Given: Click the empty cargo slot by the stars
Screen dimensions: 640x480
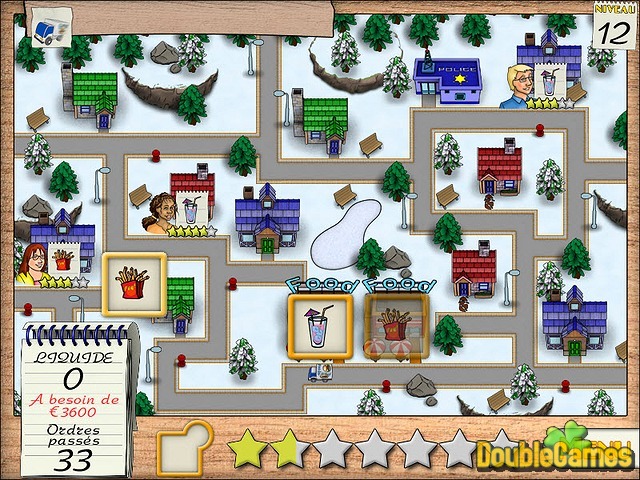Looking at the screenshot, I should (x=187, y=447).
